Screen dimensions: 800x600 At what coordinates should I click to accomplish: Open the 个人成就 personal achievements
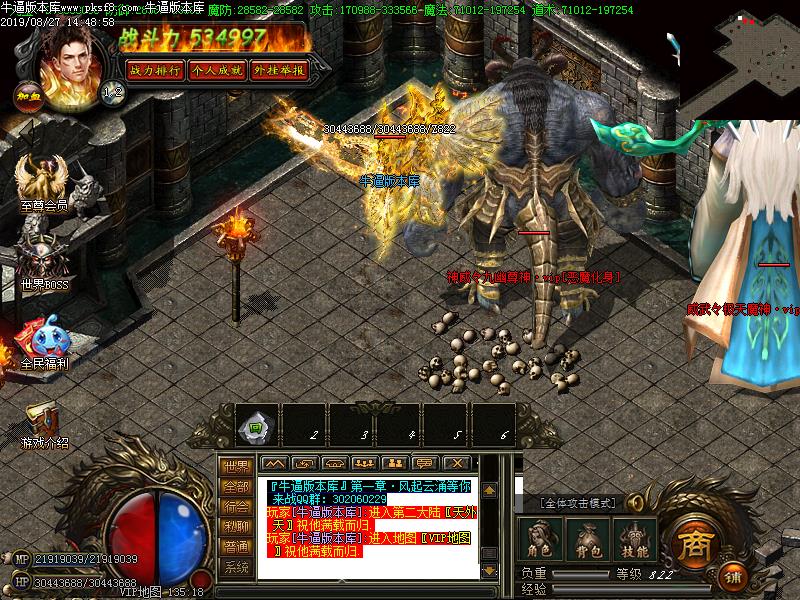tap(216, 70)
